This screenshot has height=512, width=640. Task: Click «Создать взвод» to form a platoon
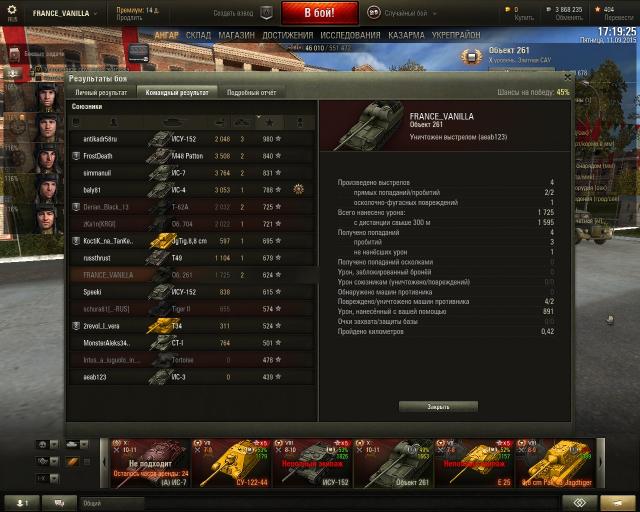coord(232,13)
